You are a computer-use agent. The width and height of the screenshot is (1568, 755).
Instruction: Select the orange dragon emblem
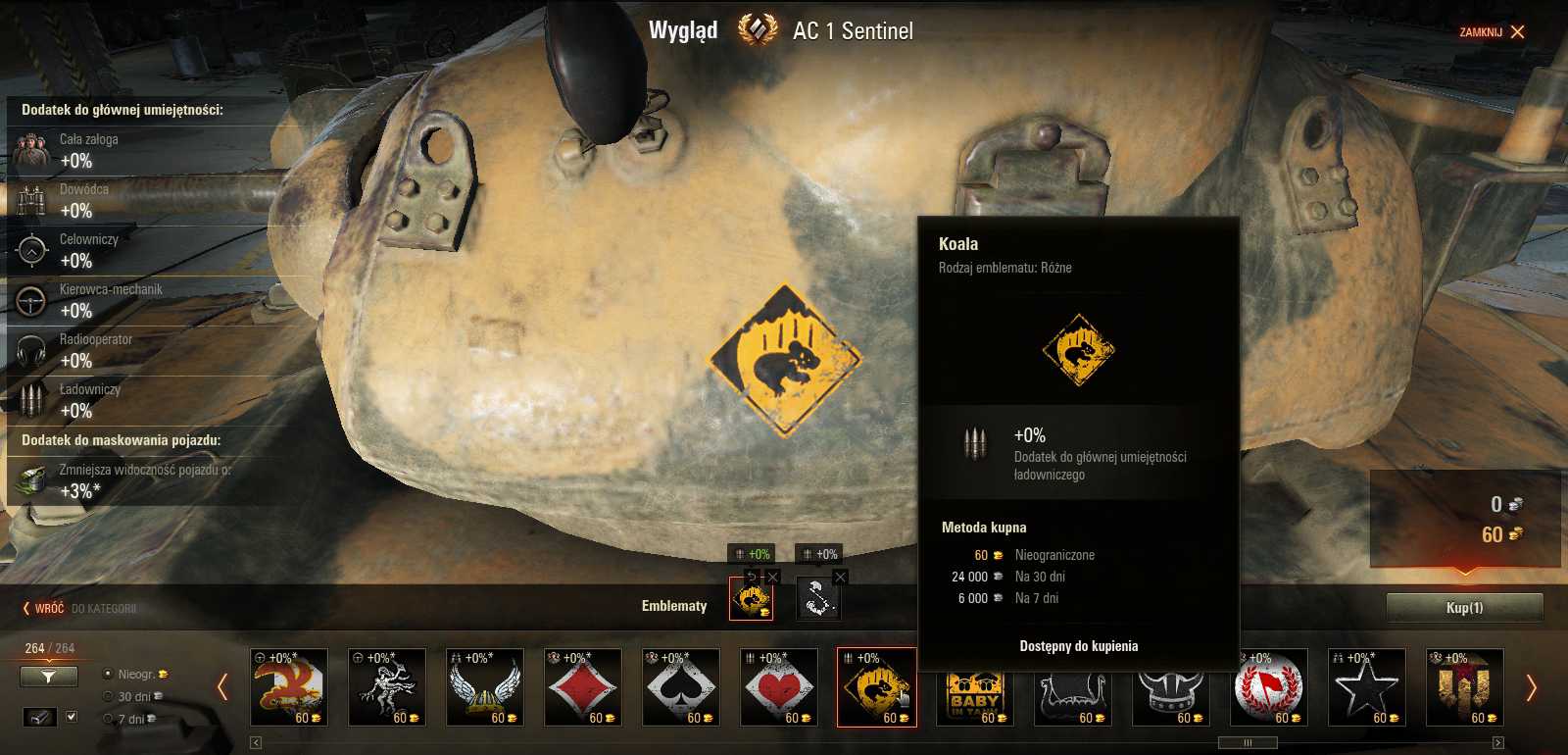coord(288,686)
